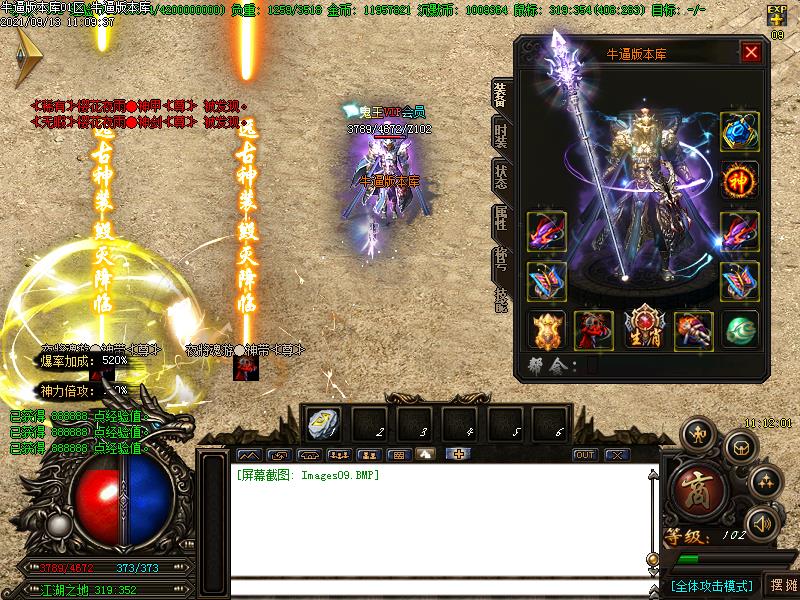Click the golden EXP plus icon

[777, 15]
